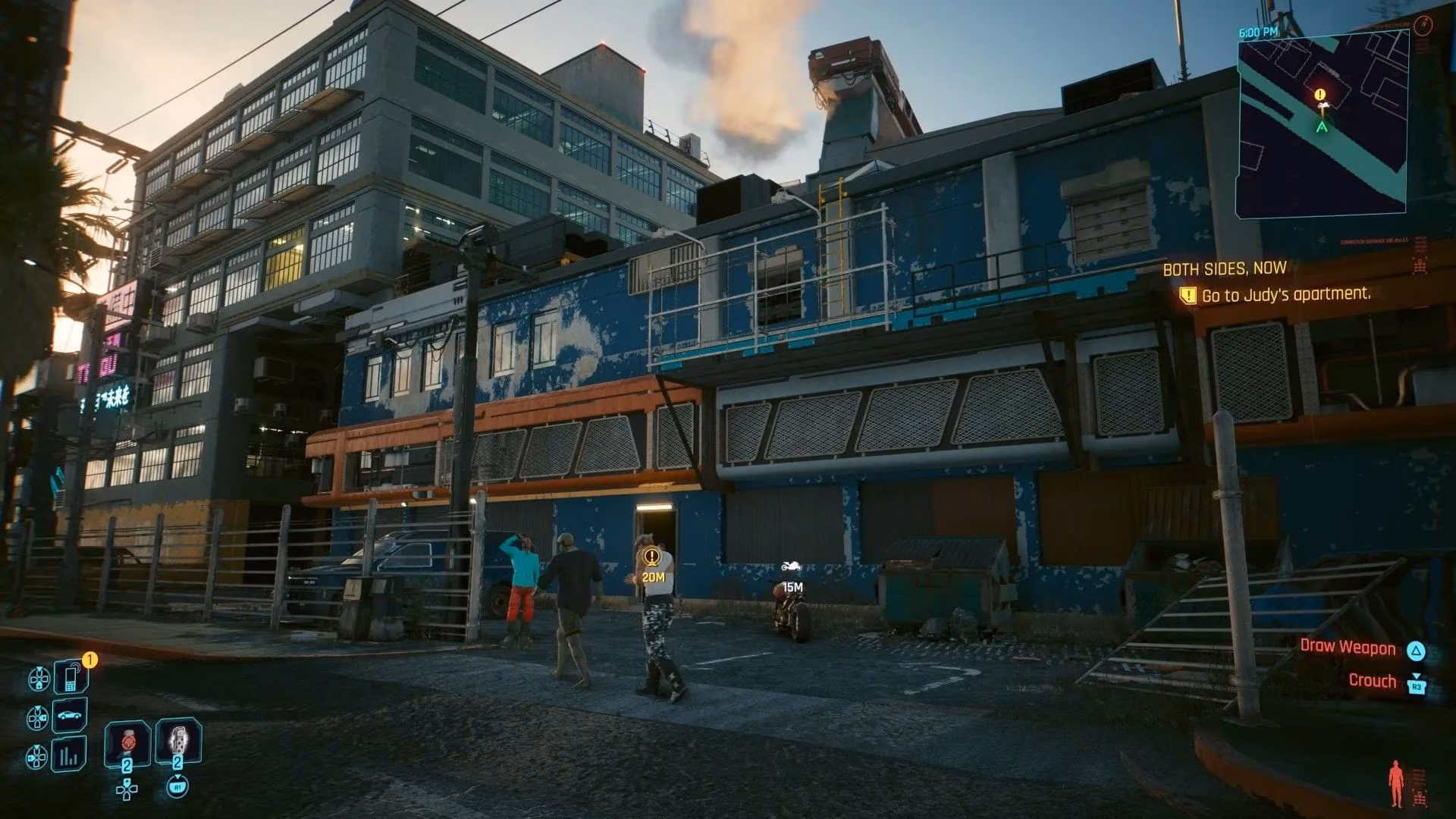Screen dimensions: 1456x819
Task: Click the minimap
Action: point(1323,125)
